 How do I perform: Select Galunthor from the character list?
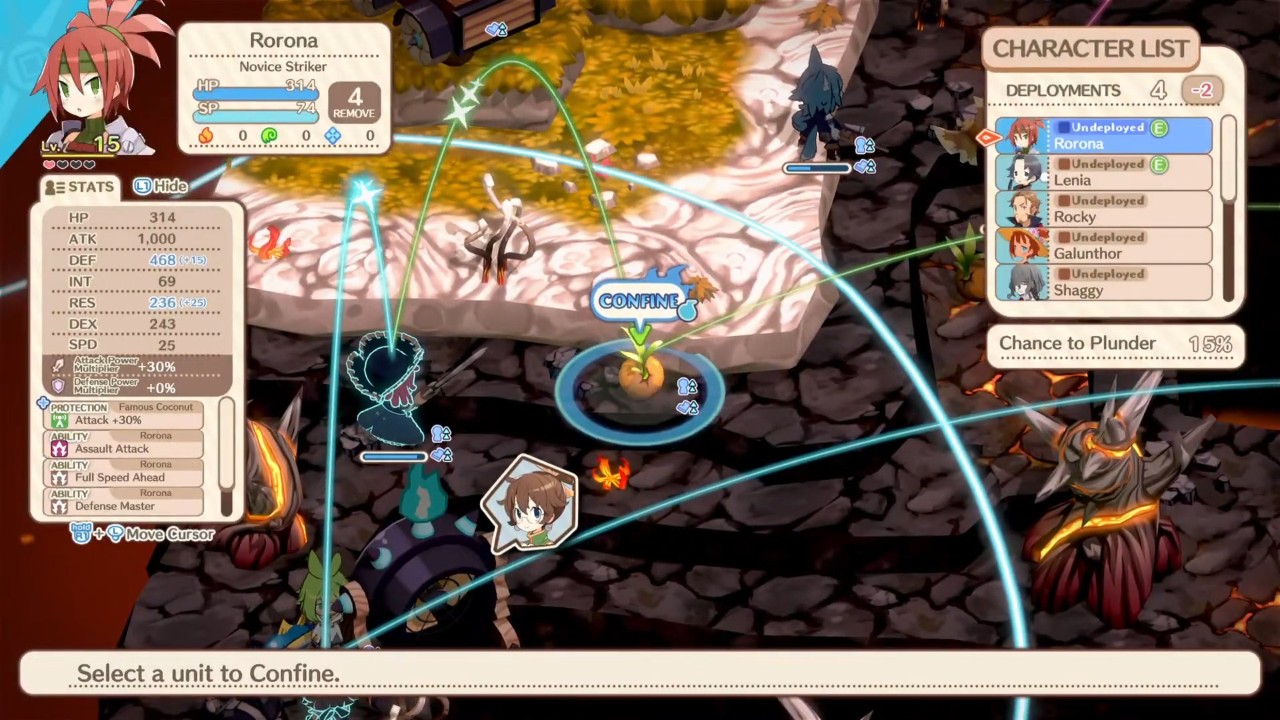(1105, 246)
